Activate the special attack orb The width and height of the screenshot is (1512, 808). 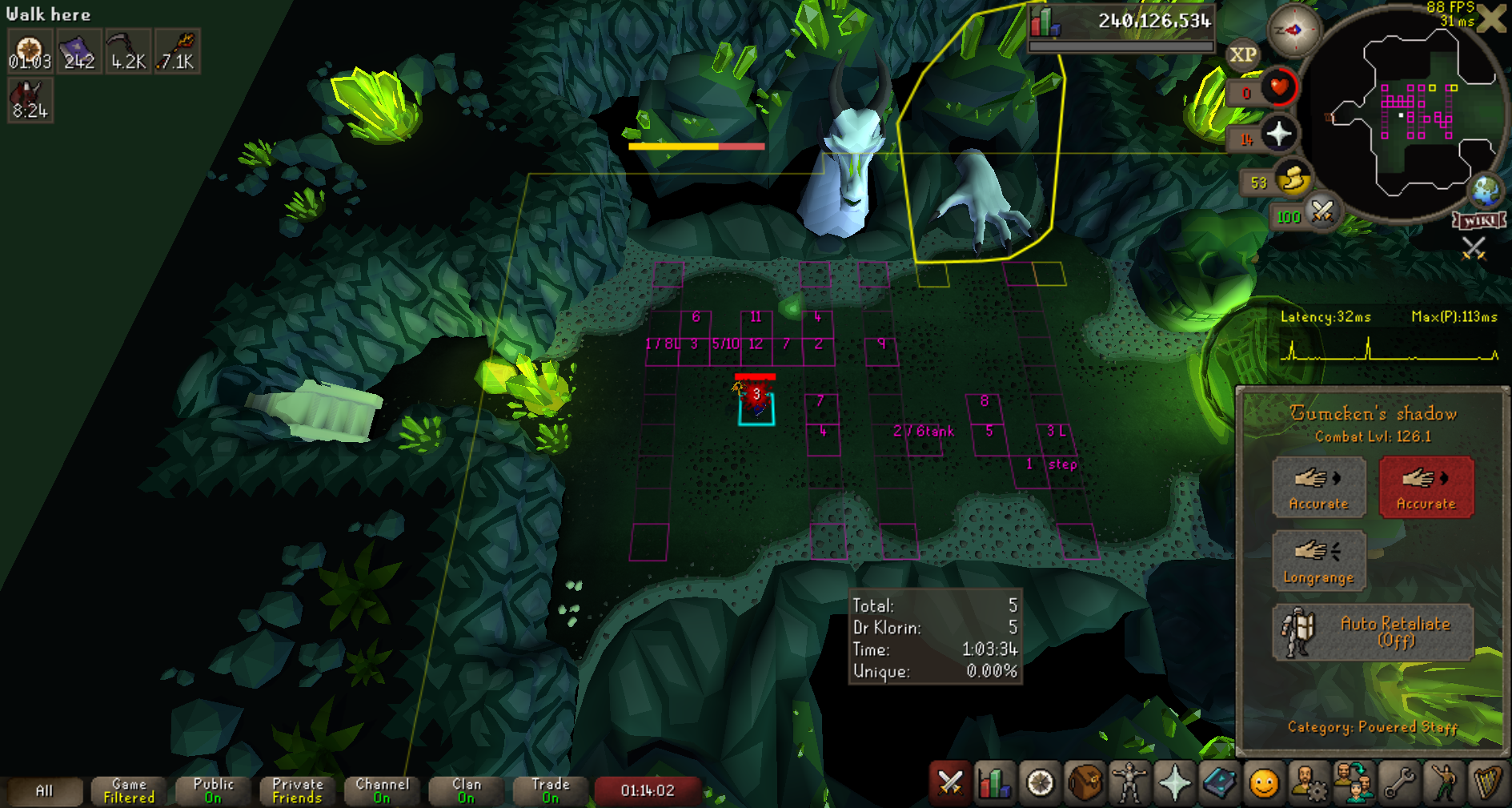click(1321, 212)
